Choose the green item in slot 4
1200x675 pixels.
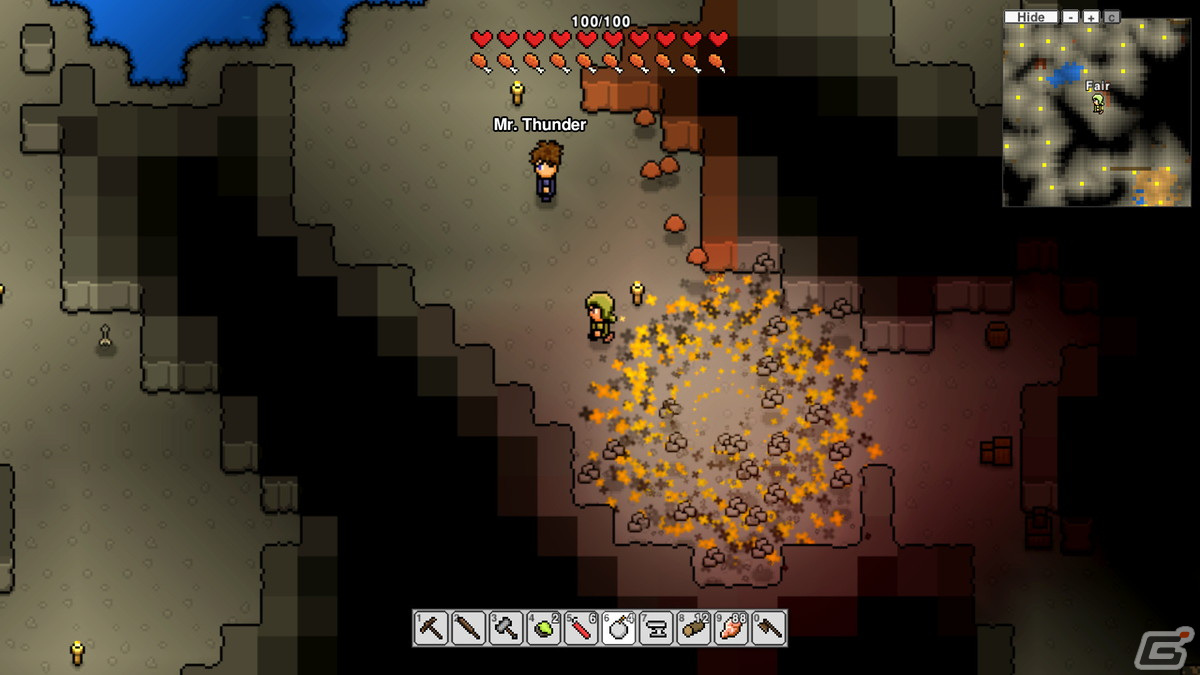click(543, 629)
